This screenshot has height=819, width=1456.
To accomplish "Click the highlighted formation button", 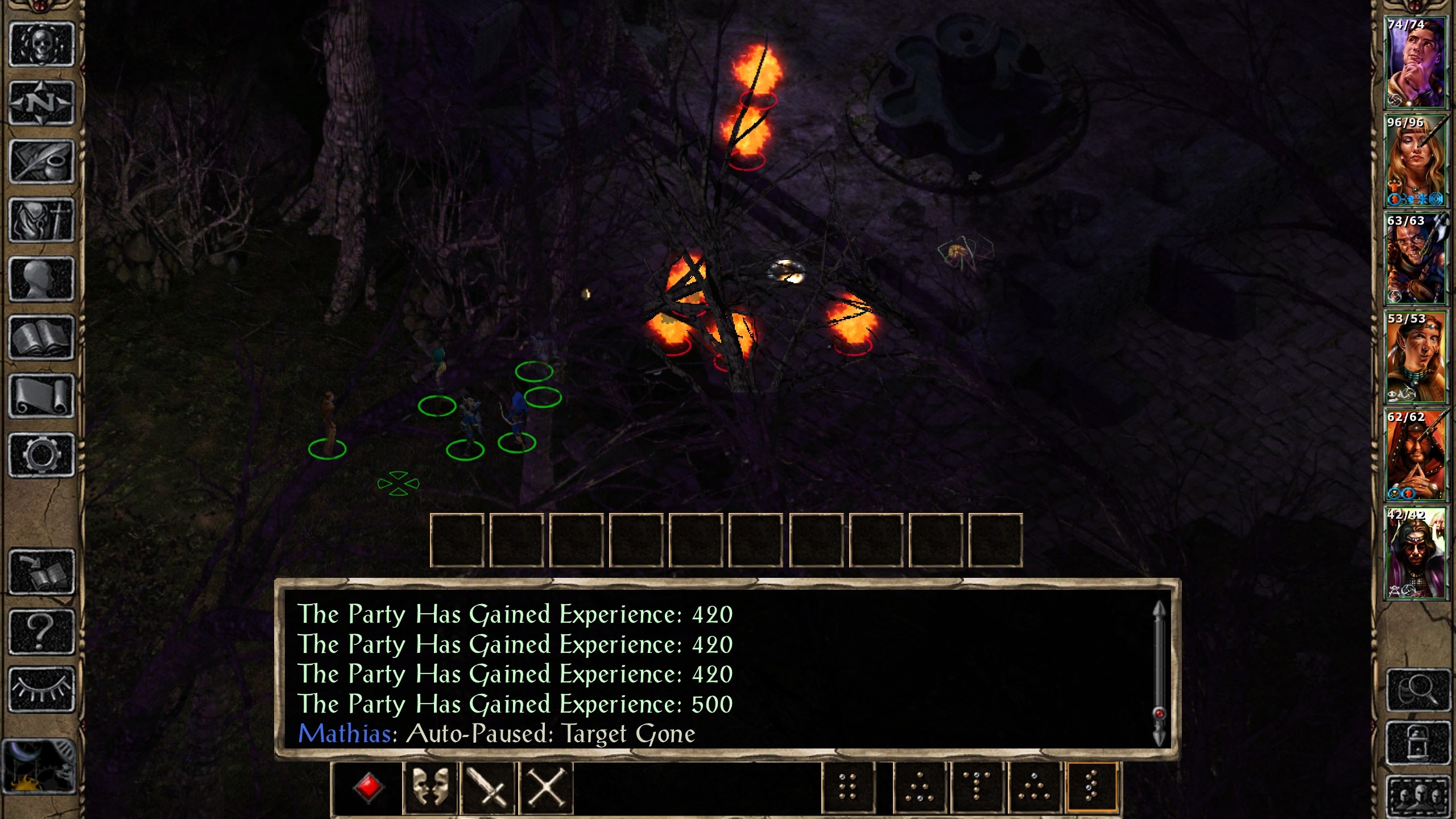I will tap(1091, 788).
